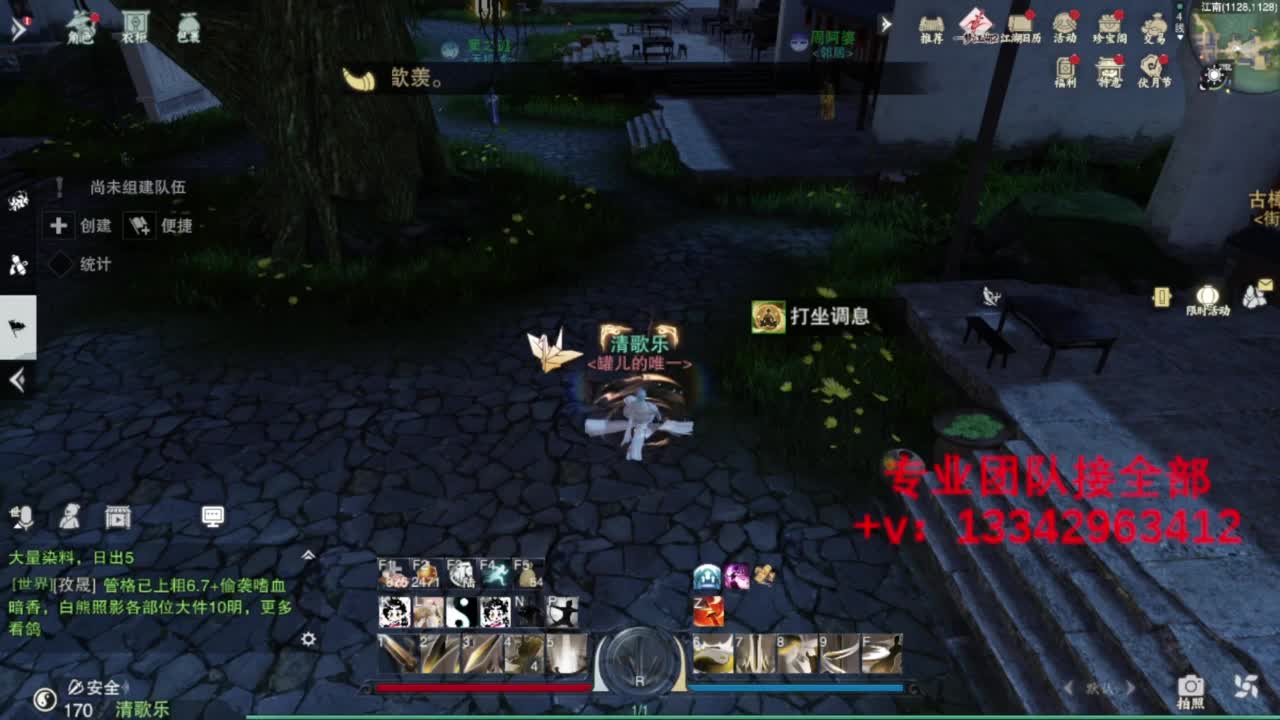Open the 江湖日历 calendar icon
Viewport: 1280px width, 720px height.
(x=1020, y=22)
